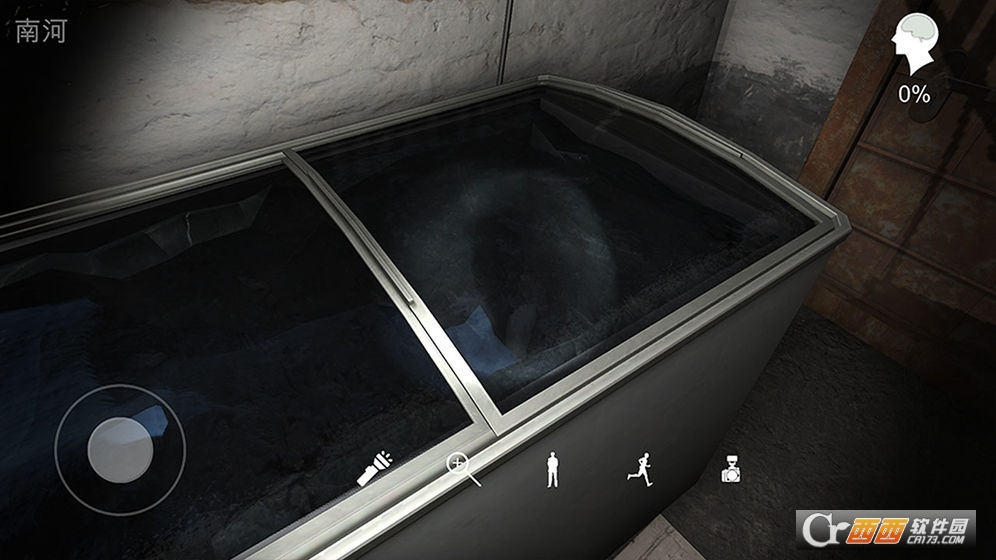This screenshot has height=560, width=996.
Task: Tap the magnifying glass zoom icon
Action: tap(463, 468)
